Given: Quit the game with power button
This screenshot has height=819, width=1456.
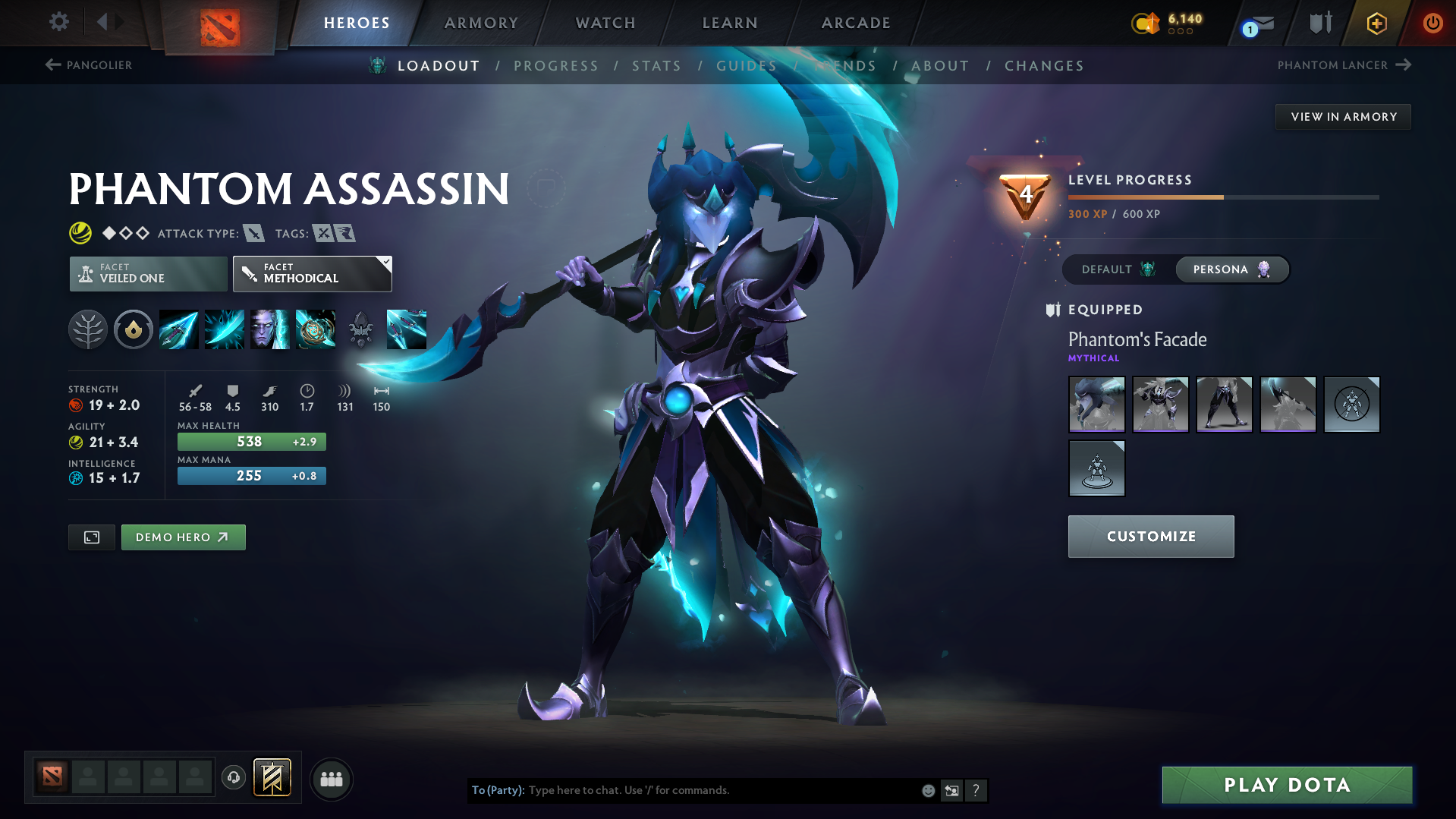Looking at the screenshot, I should tap(1432, 23).
